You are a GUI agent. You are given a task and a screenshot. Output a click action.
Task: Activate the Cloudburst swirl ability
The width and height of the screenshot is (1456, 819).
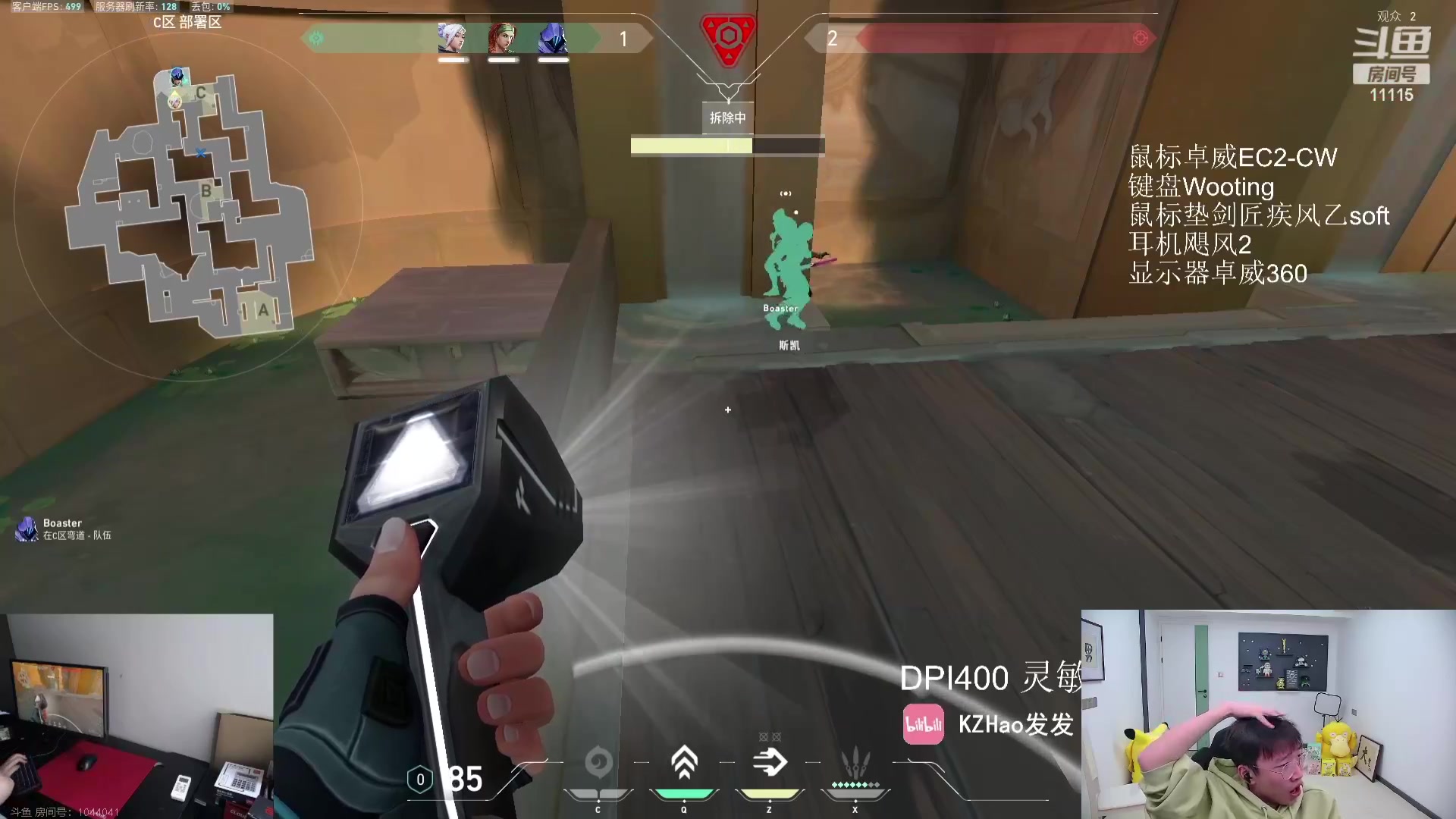[x=598, y=763]
